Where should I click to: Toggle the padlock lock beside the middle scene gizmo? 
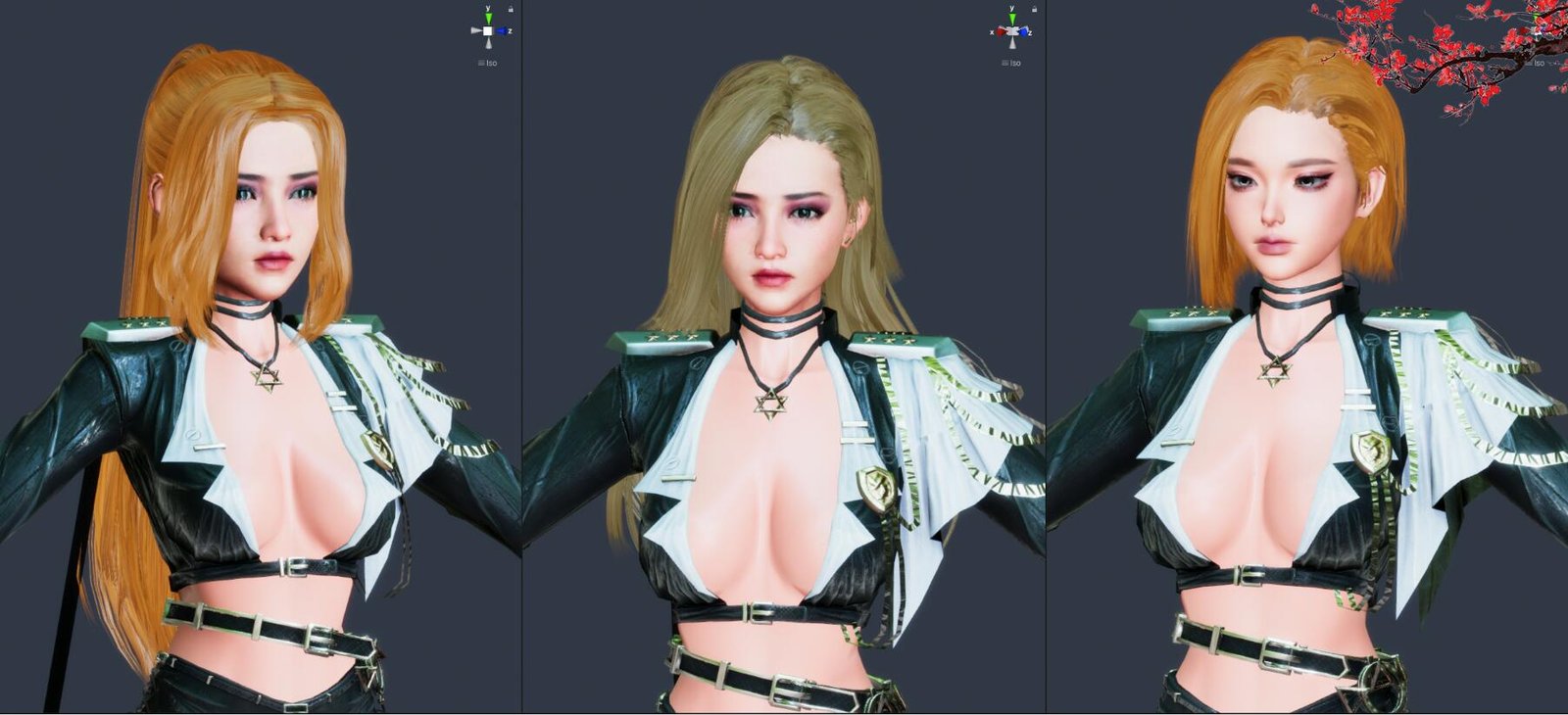[x=1034, y=9]
